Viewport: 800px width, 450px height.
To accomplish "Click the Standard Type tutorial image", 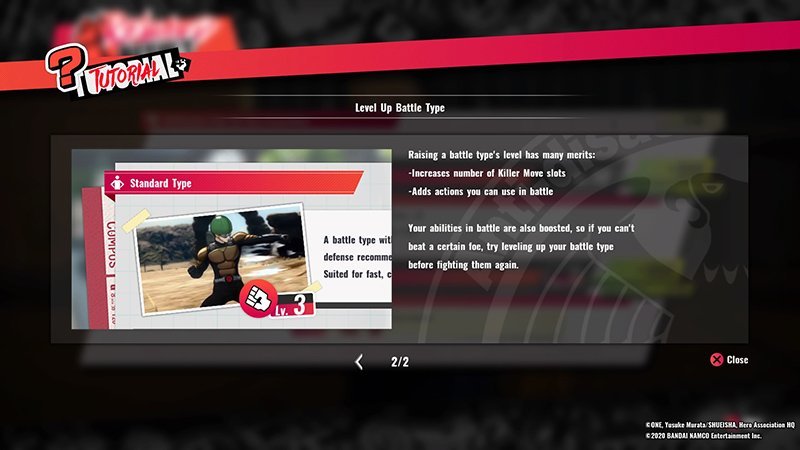I will pos(231,239).
